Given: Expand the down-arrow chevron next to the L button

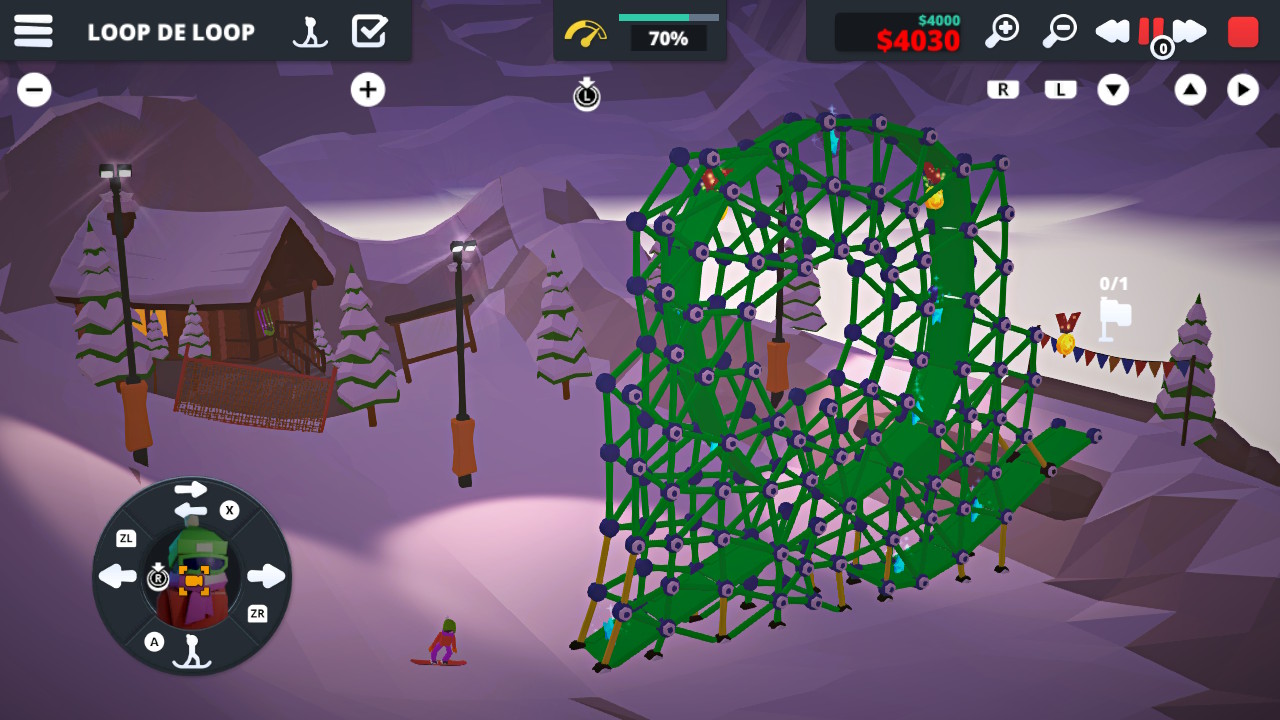Looking at the screenshot, I should coord(1114,89).
